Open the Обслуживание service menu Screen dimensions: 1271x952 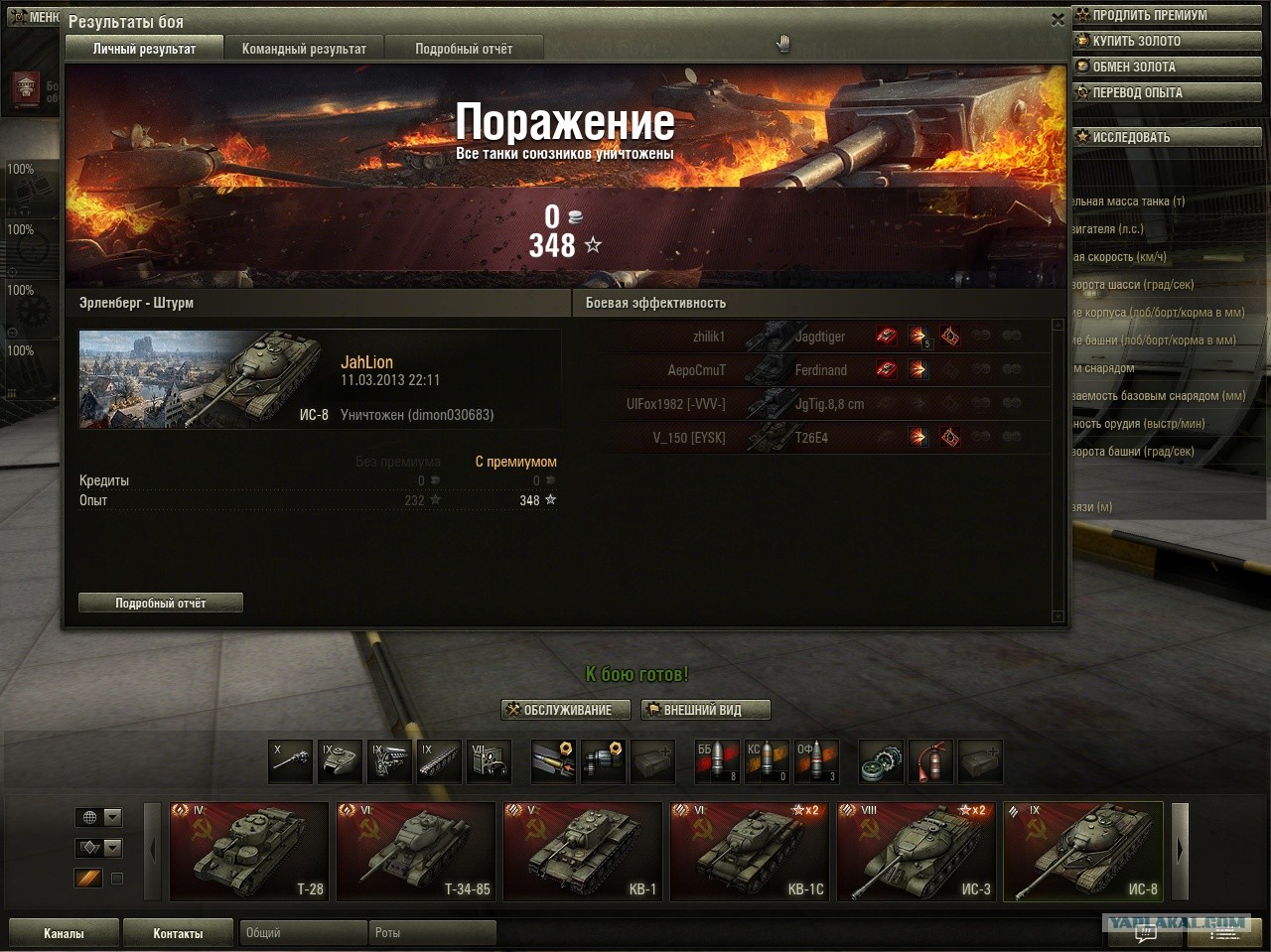pos(566,710)
